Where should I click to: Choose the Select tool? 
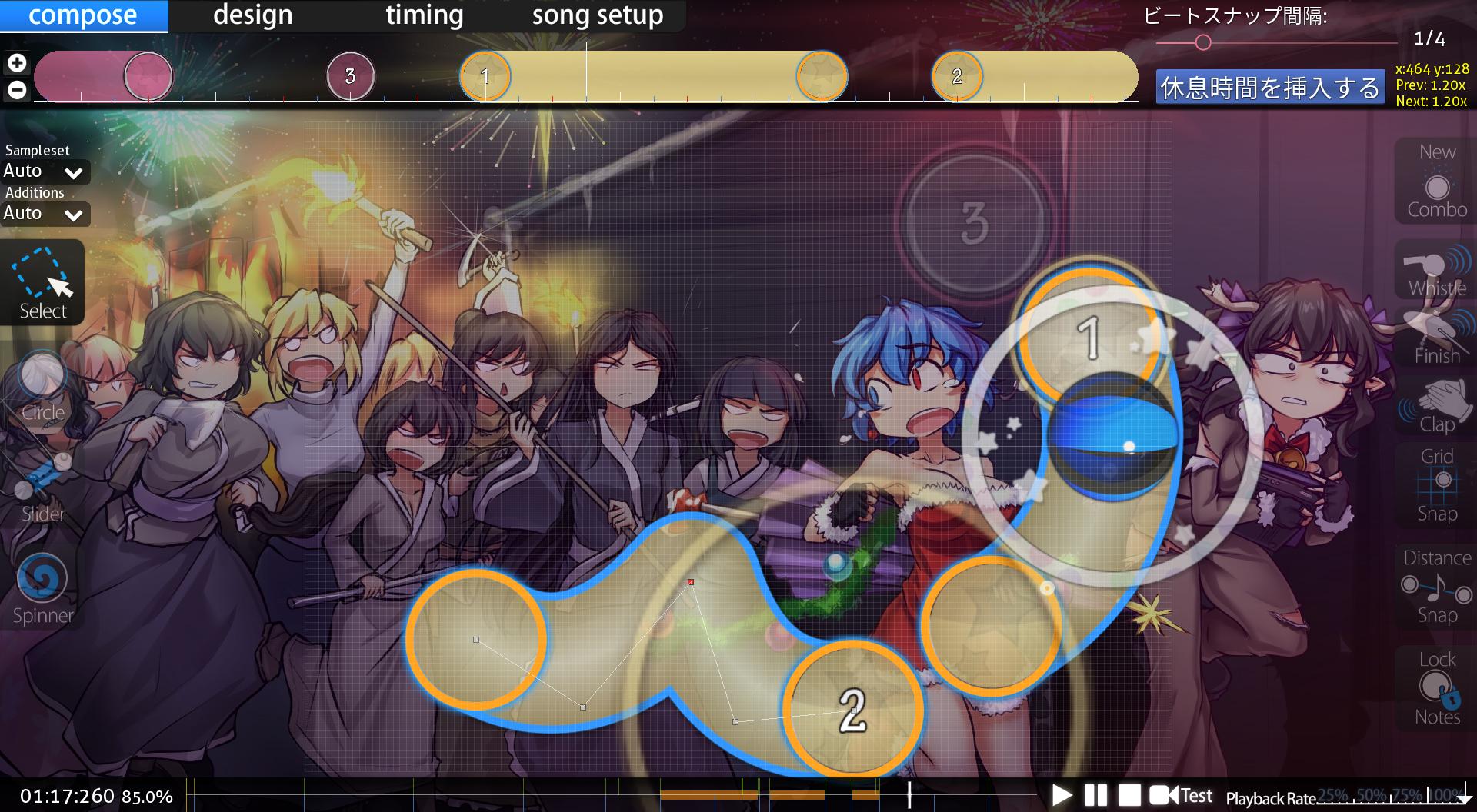click(43, 281)
